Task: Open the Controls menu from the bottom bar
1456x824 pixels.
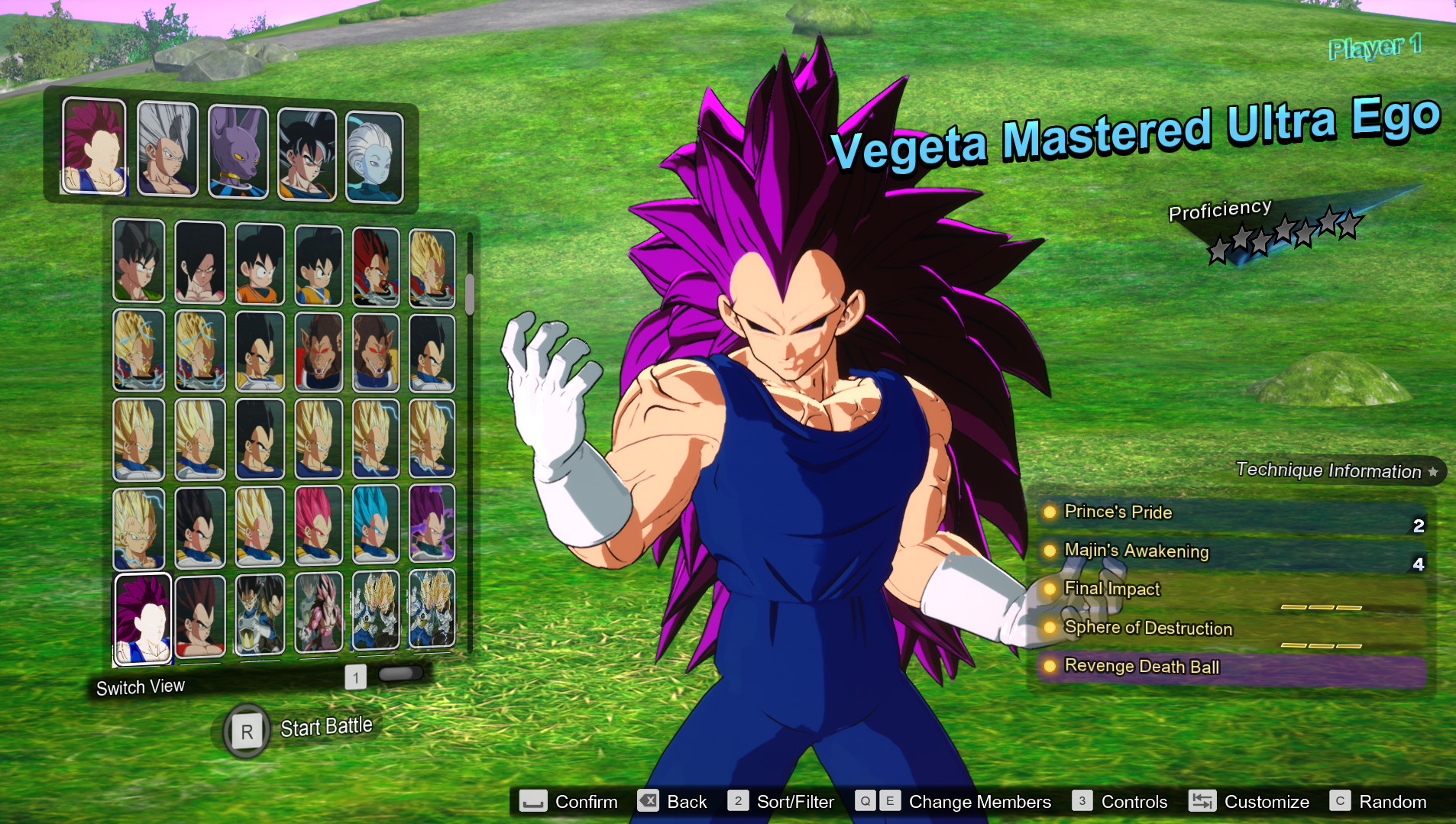Action: 1134,802
